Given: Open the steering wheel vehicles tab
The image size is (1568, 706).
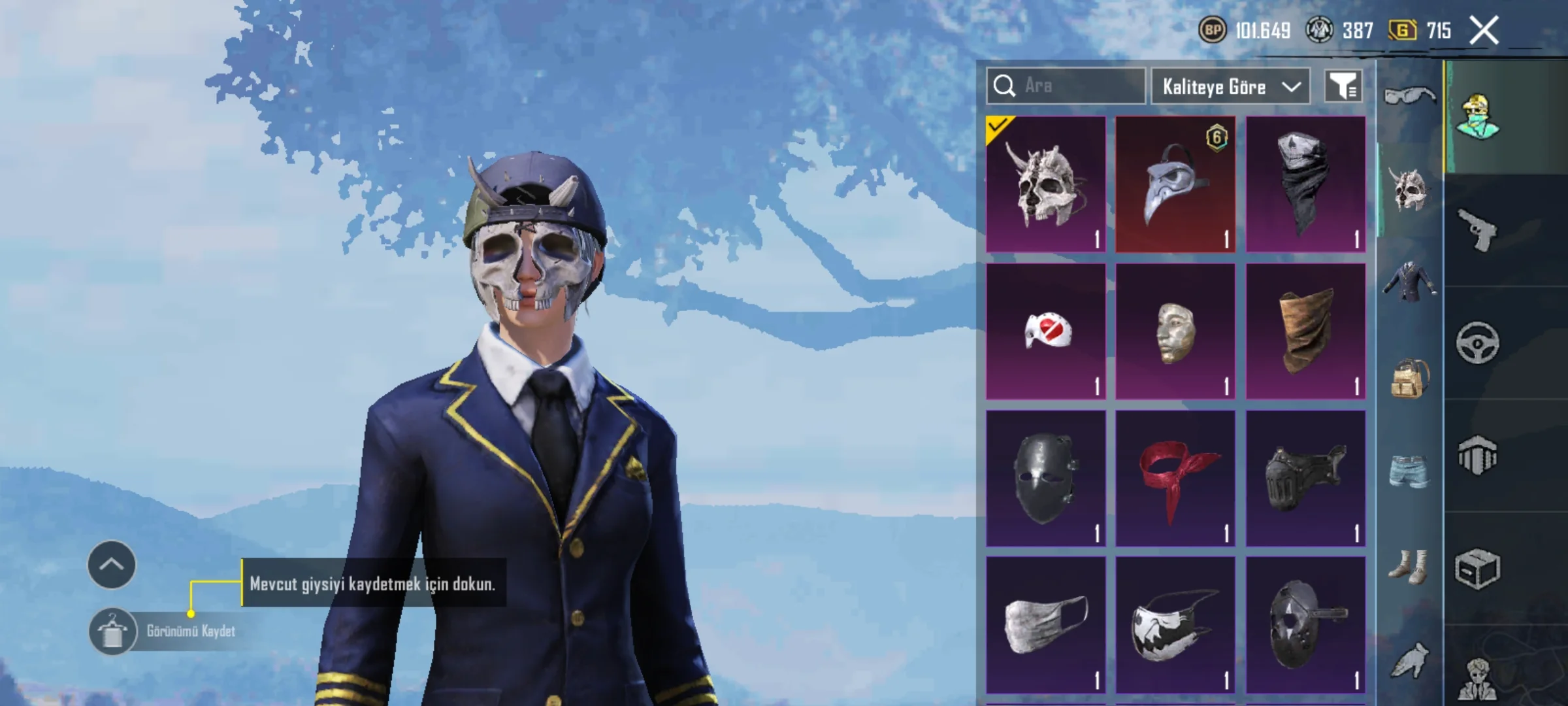Looking at the screenshot, I should 1478,343.
